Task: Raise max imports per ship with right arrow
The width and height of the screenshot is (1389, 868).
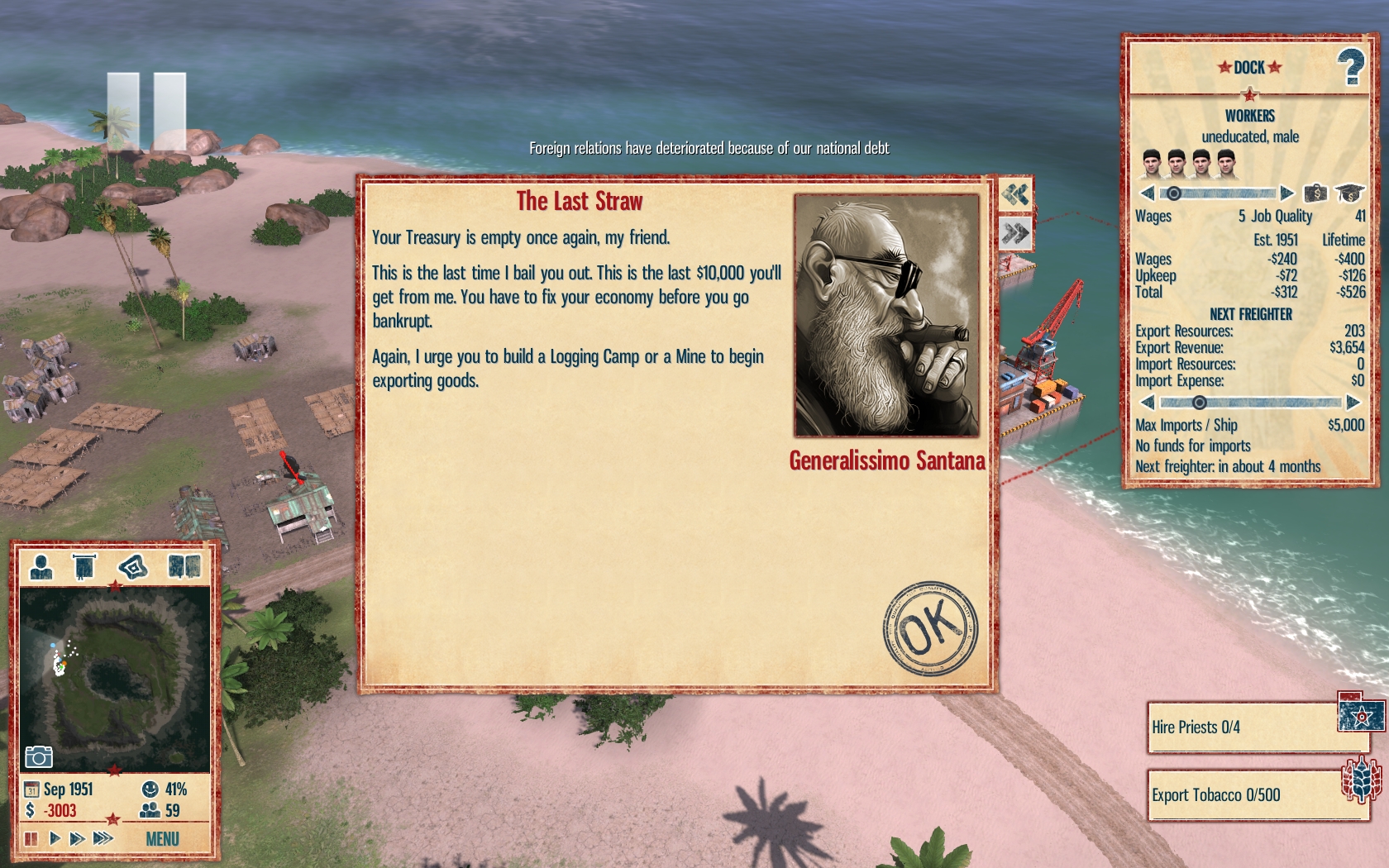Action: coord(1353,403)
